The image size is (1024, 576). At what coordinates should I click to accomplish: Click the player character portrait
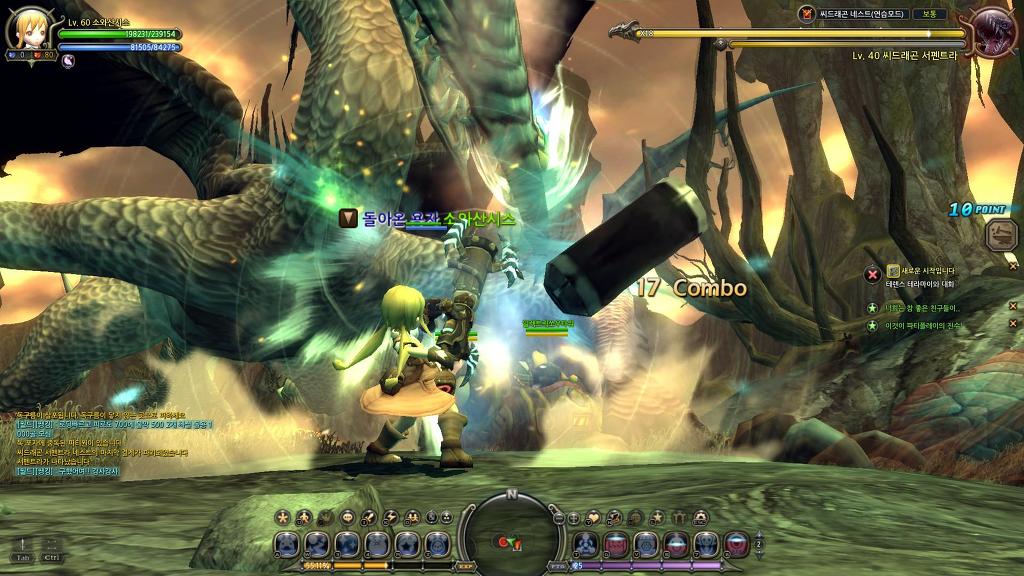coord(27,30)
